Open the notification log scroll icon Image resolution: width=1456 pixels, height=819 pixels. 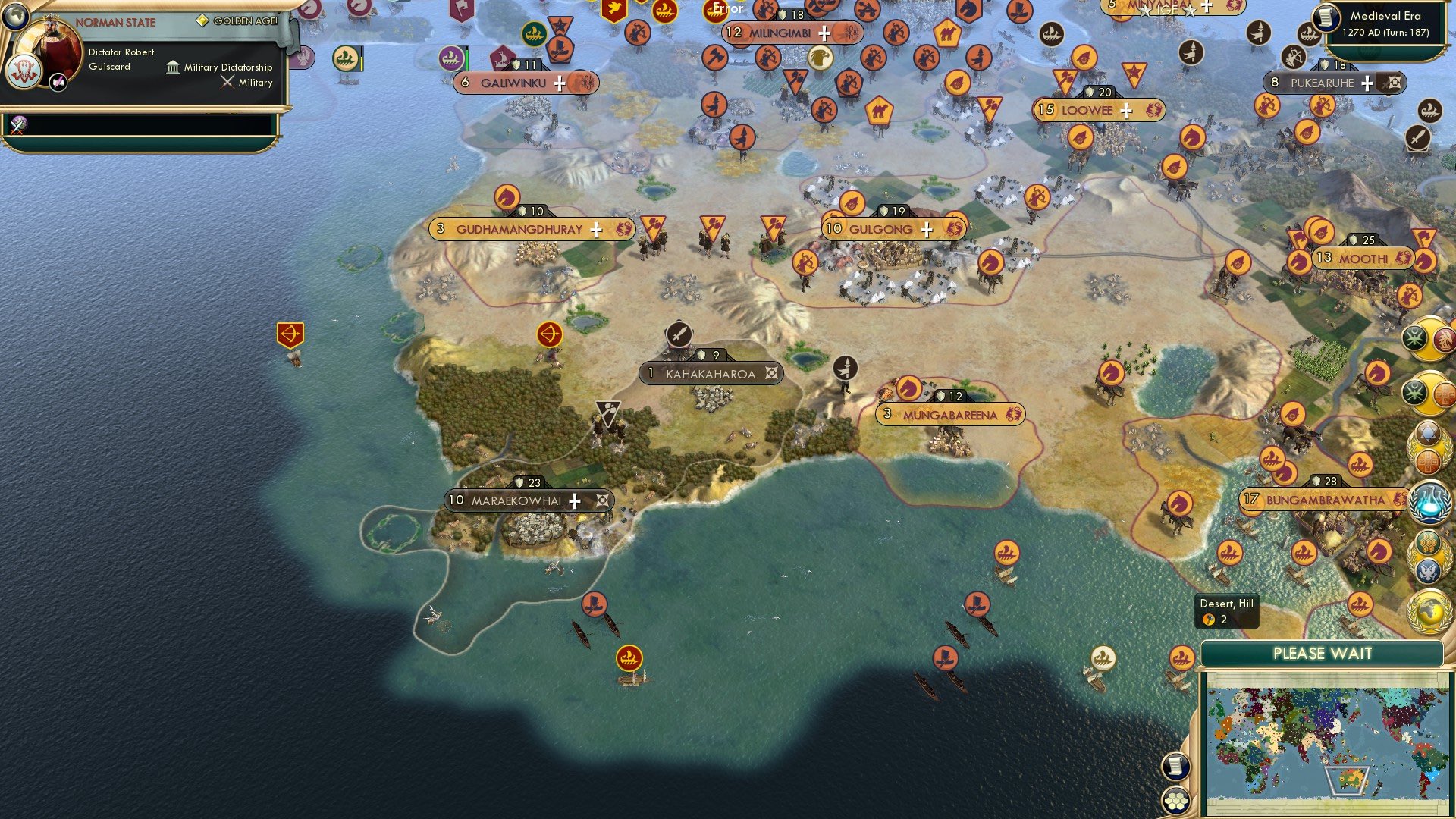point(1176,766)
